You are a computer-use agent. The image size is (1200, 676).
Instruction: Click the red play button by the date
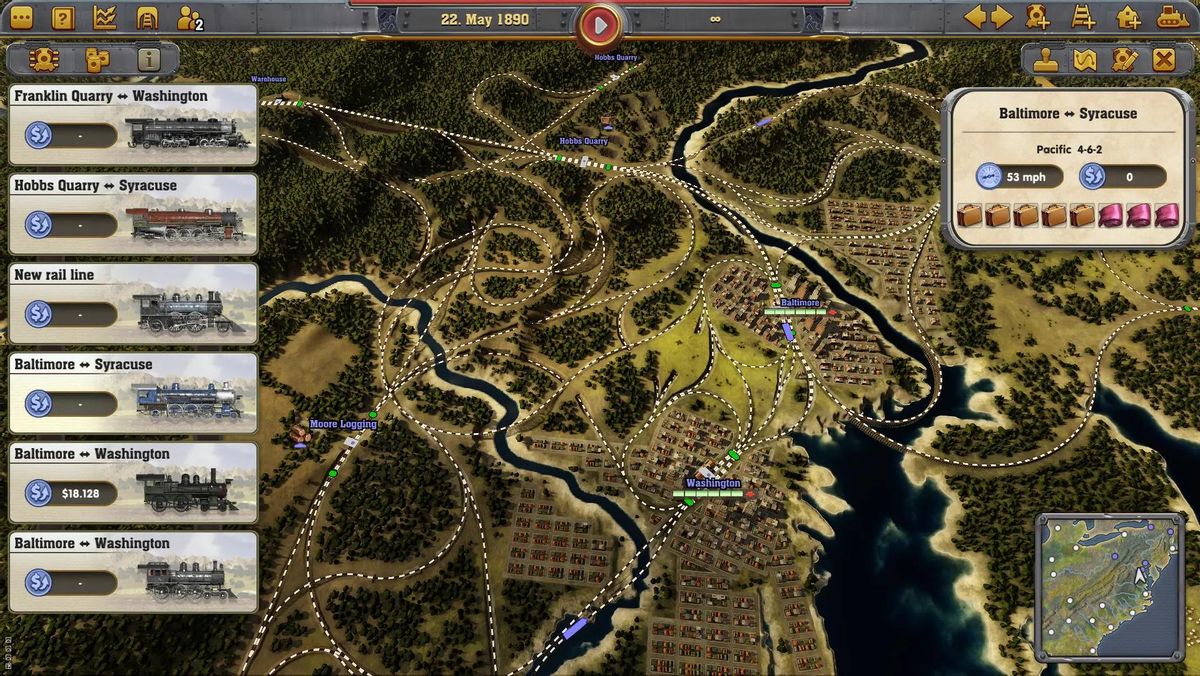click(x=600, y=25)
